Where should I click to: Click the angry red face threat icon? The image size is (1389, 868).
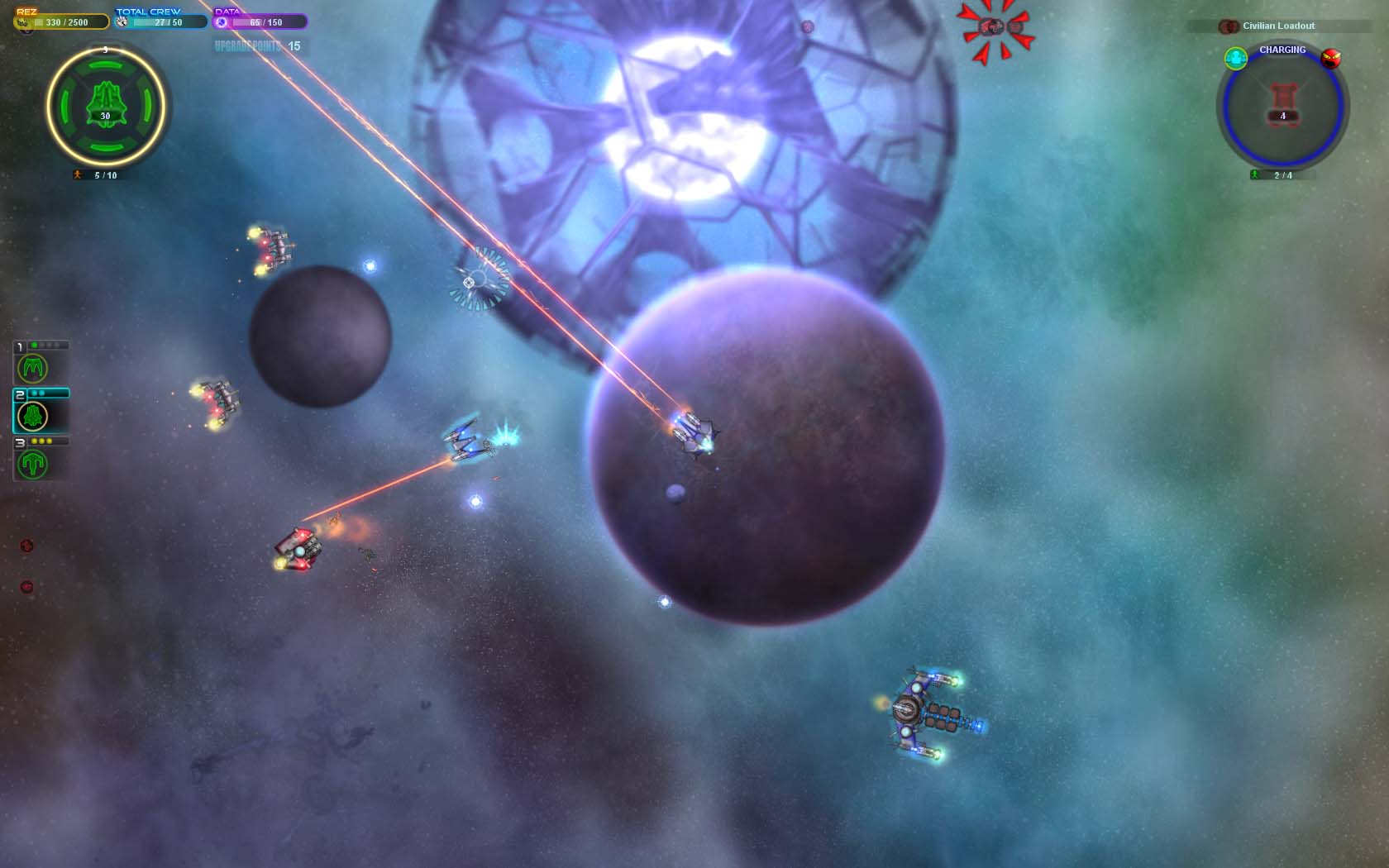point(1331,58)
